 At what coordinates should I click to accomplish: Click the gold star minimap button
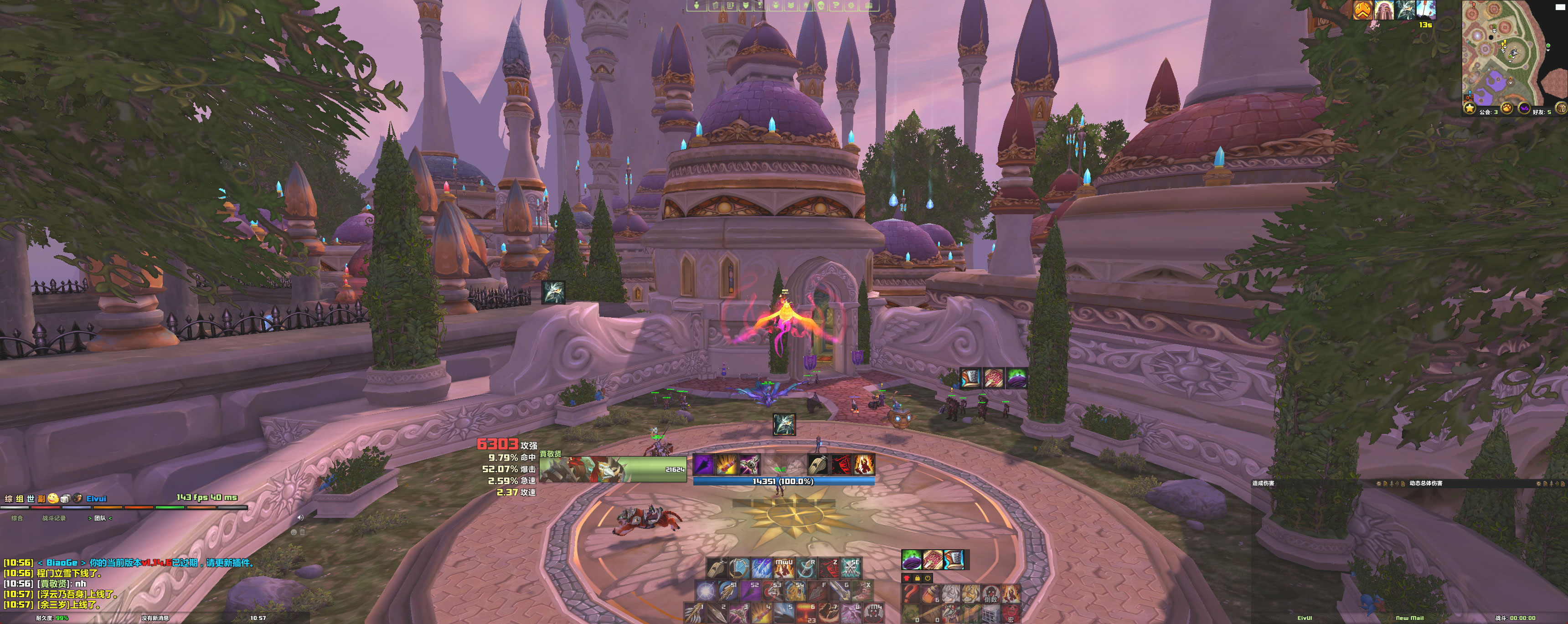[1470, 108]
